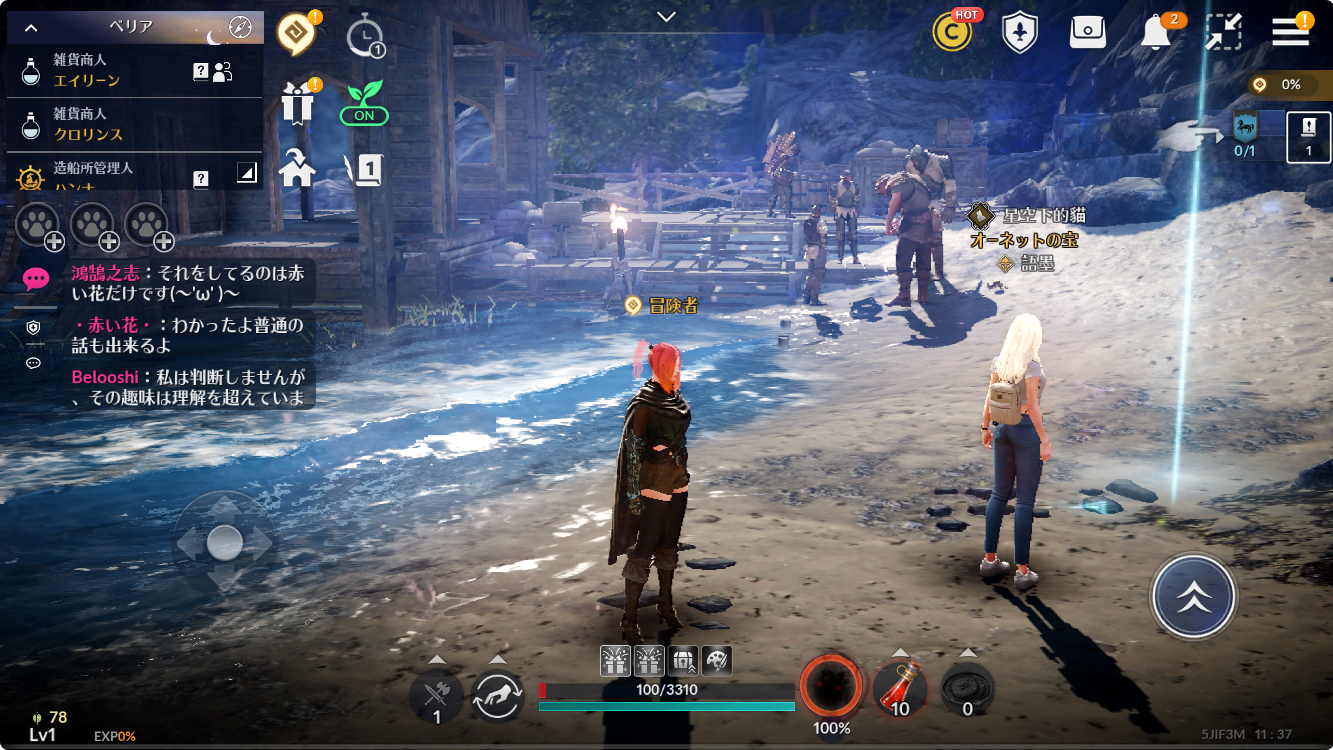Collapse the ベリア town NPC list

click(x=30, y=28)
